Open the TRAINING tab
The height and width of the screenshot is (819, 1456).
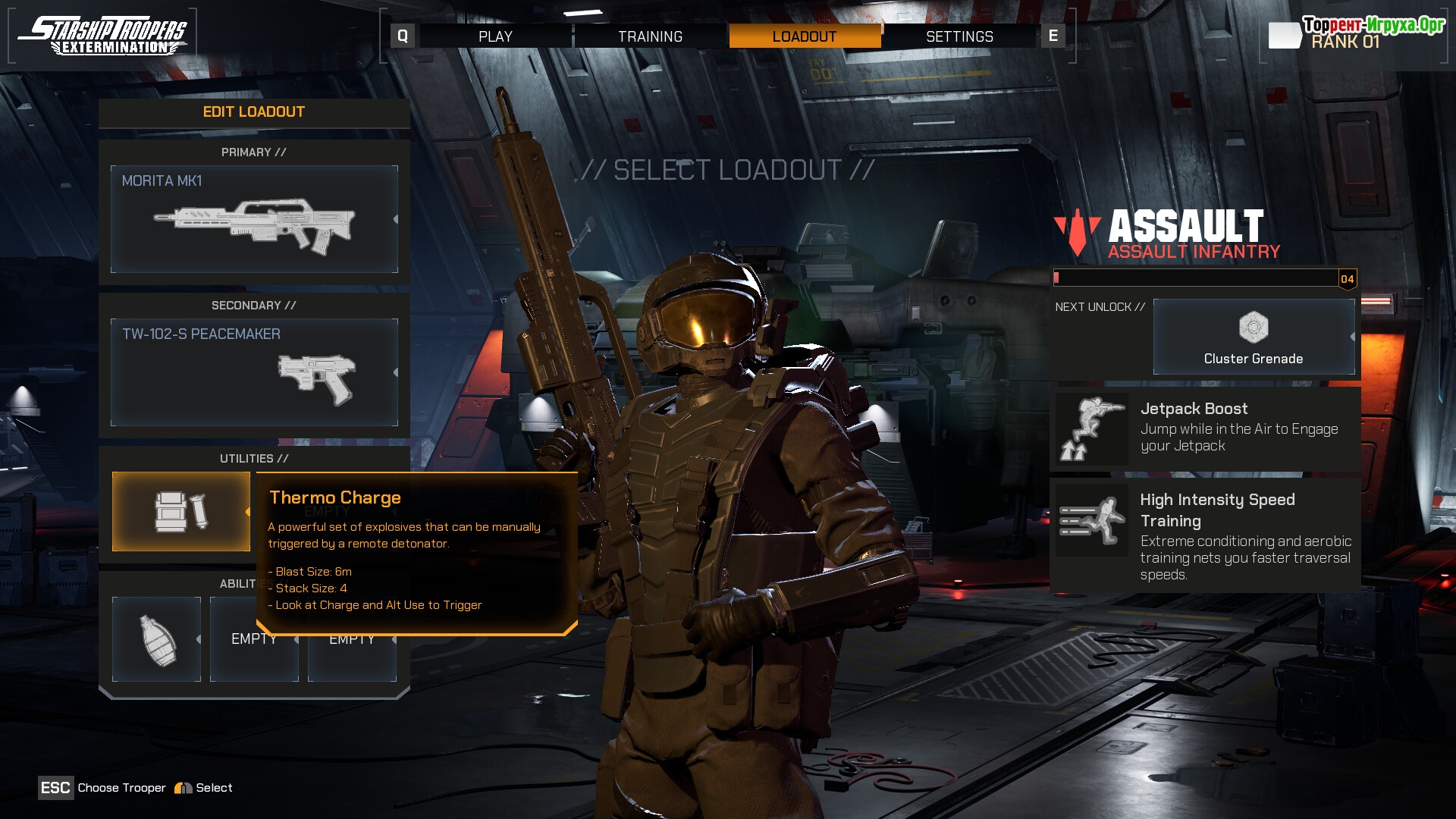tap(650, 36)
